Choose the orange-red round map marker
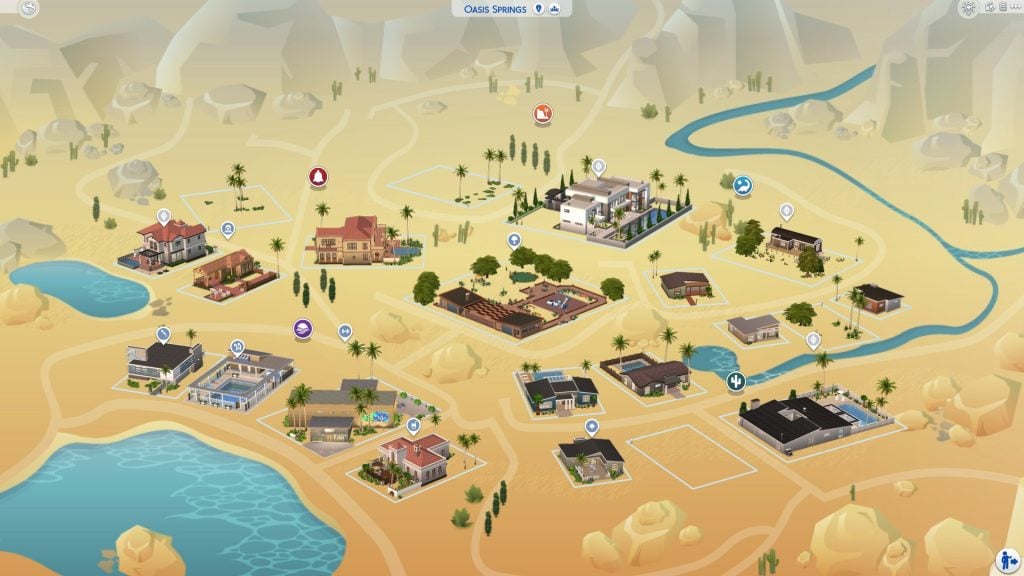Screen dimensions: 1024x576 pyautogui.click(x=542, y=114)
